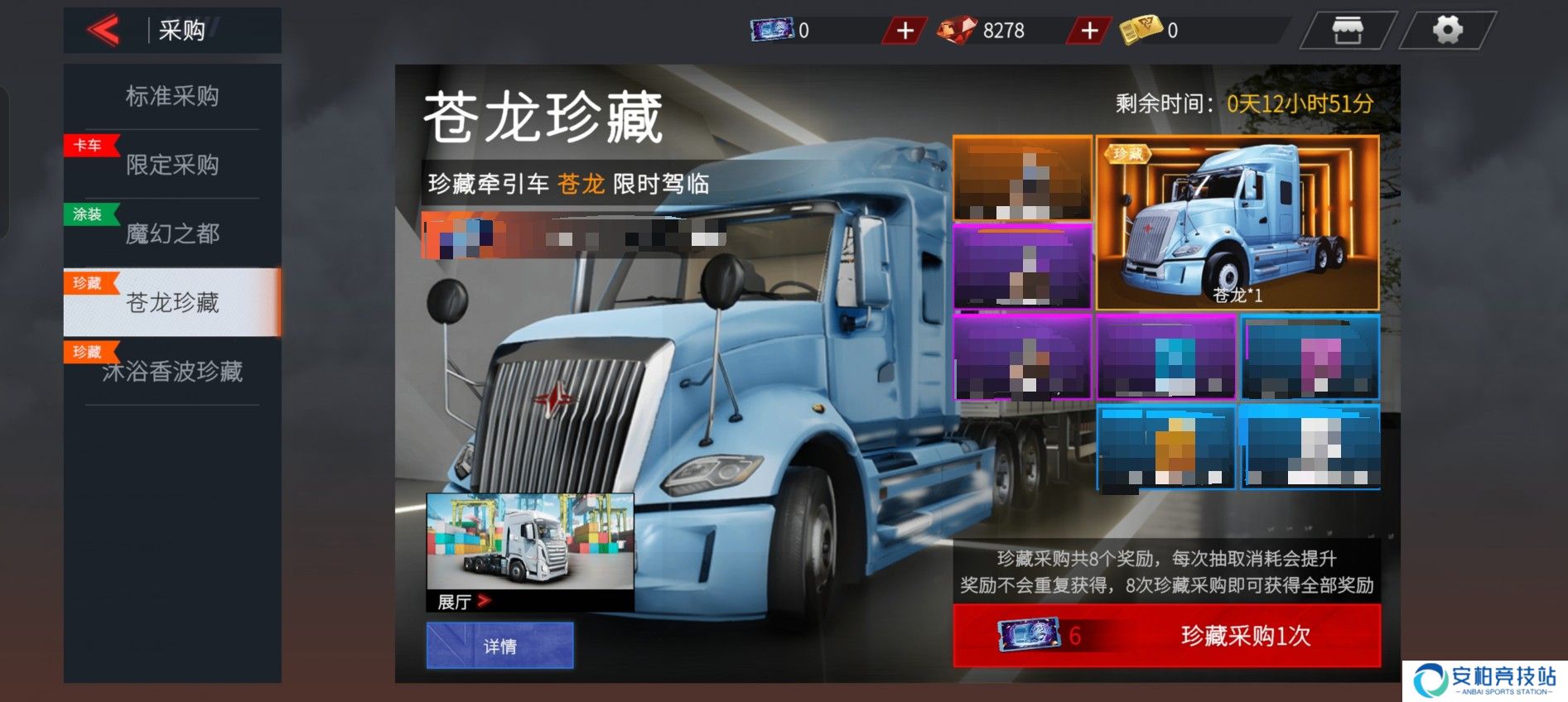The width and height of the screenshot is (1568, 702).
Task: Select the 魔幻之都 tab
Action: 172,233
